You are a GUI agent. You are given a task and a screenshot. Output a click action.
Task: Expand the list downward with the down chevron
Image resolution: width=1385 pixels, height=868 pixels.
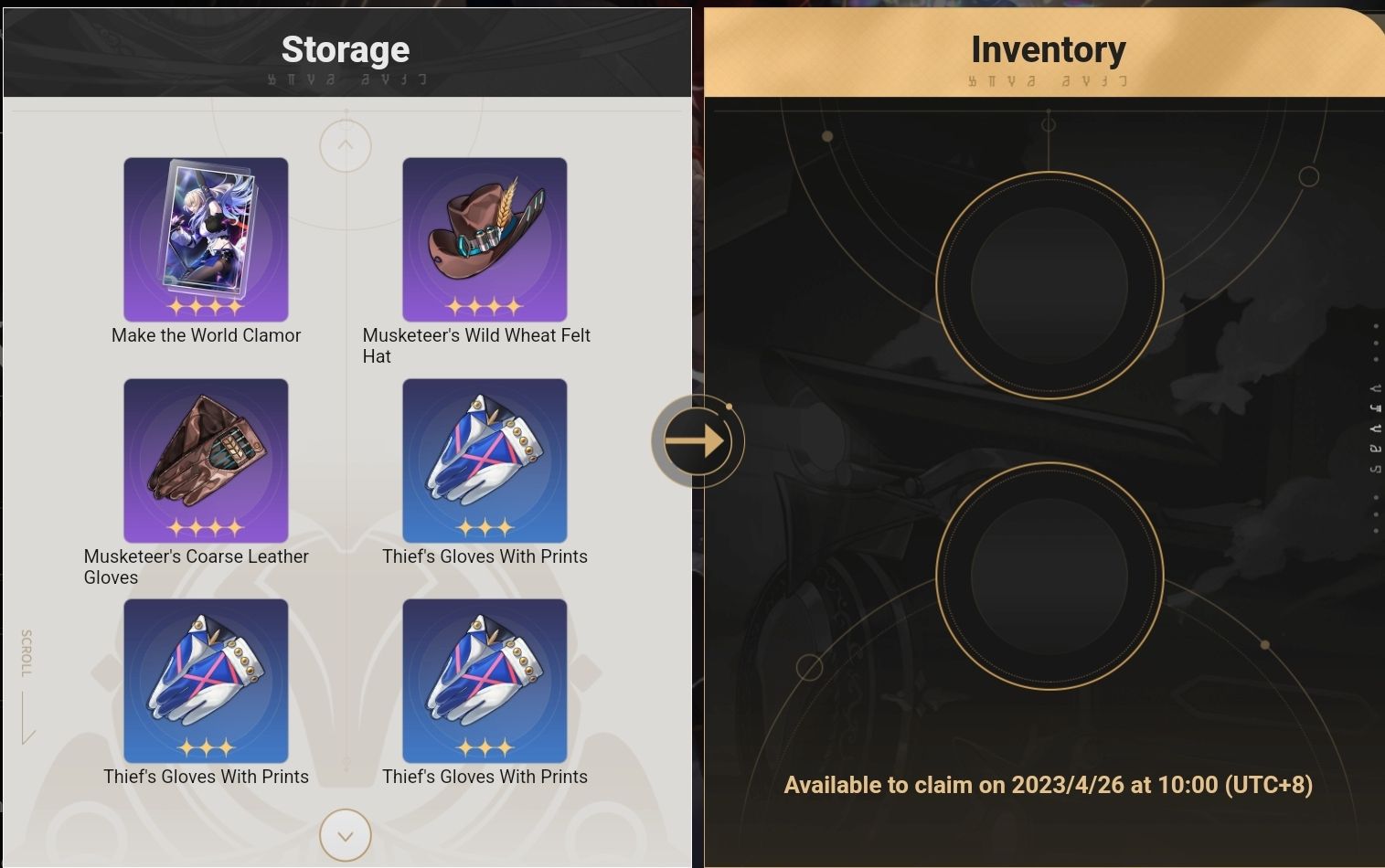(x=345, y=835)
